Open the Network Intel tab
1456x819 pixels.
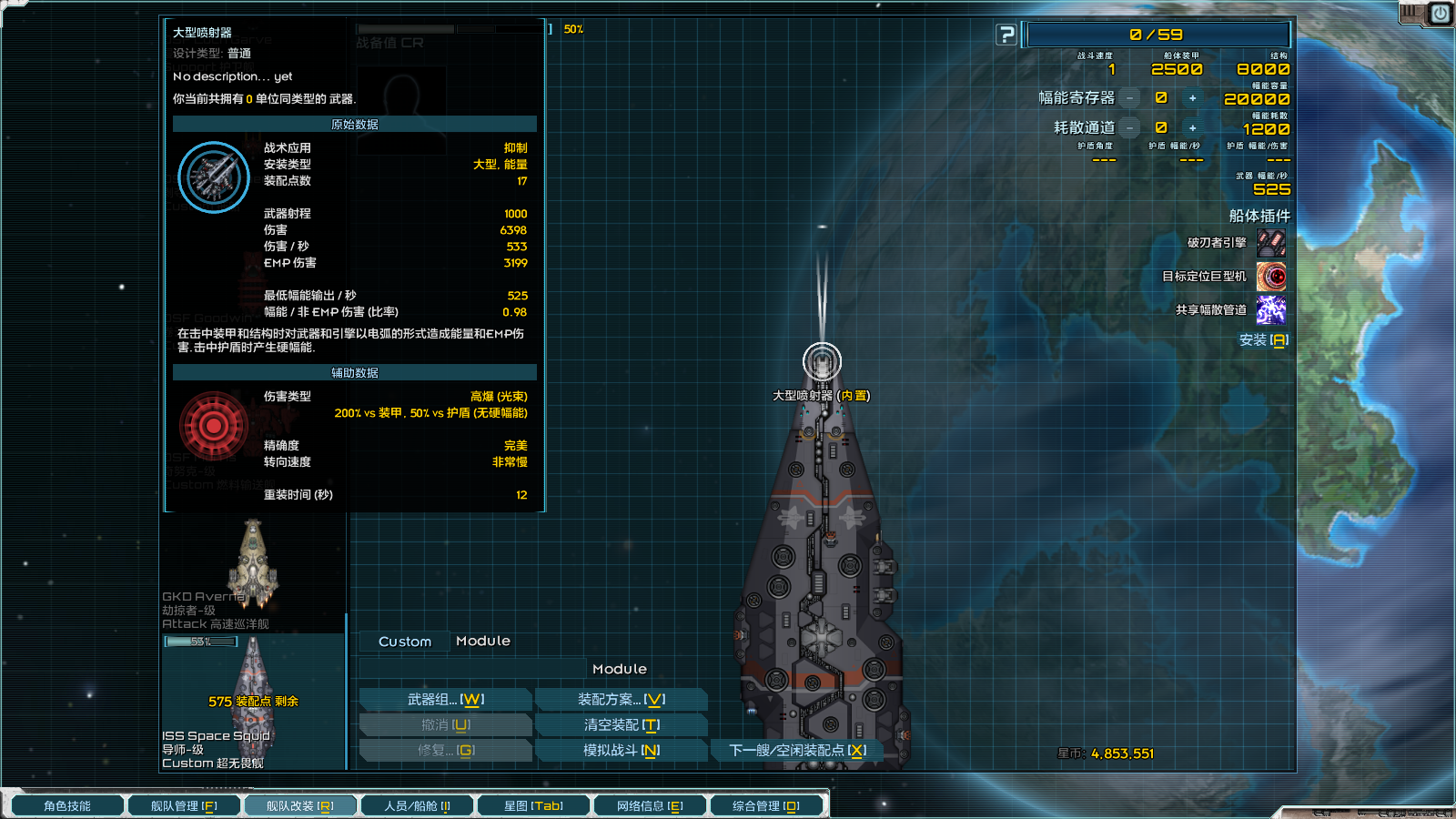(650, 806)
